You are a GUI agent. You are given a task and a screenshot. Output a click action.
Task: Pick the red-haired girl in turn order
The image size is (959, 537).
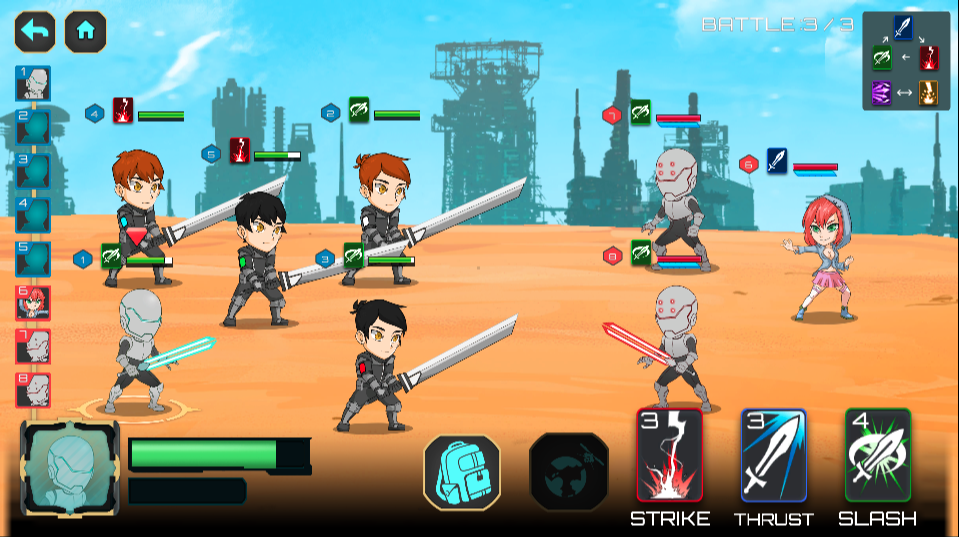pos(33,302)
